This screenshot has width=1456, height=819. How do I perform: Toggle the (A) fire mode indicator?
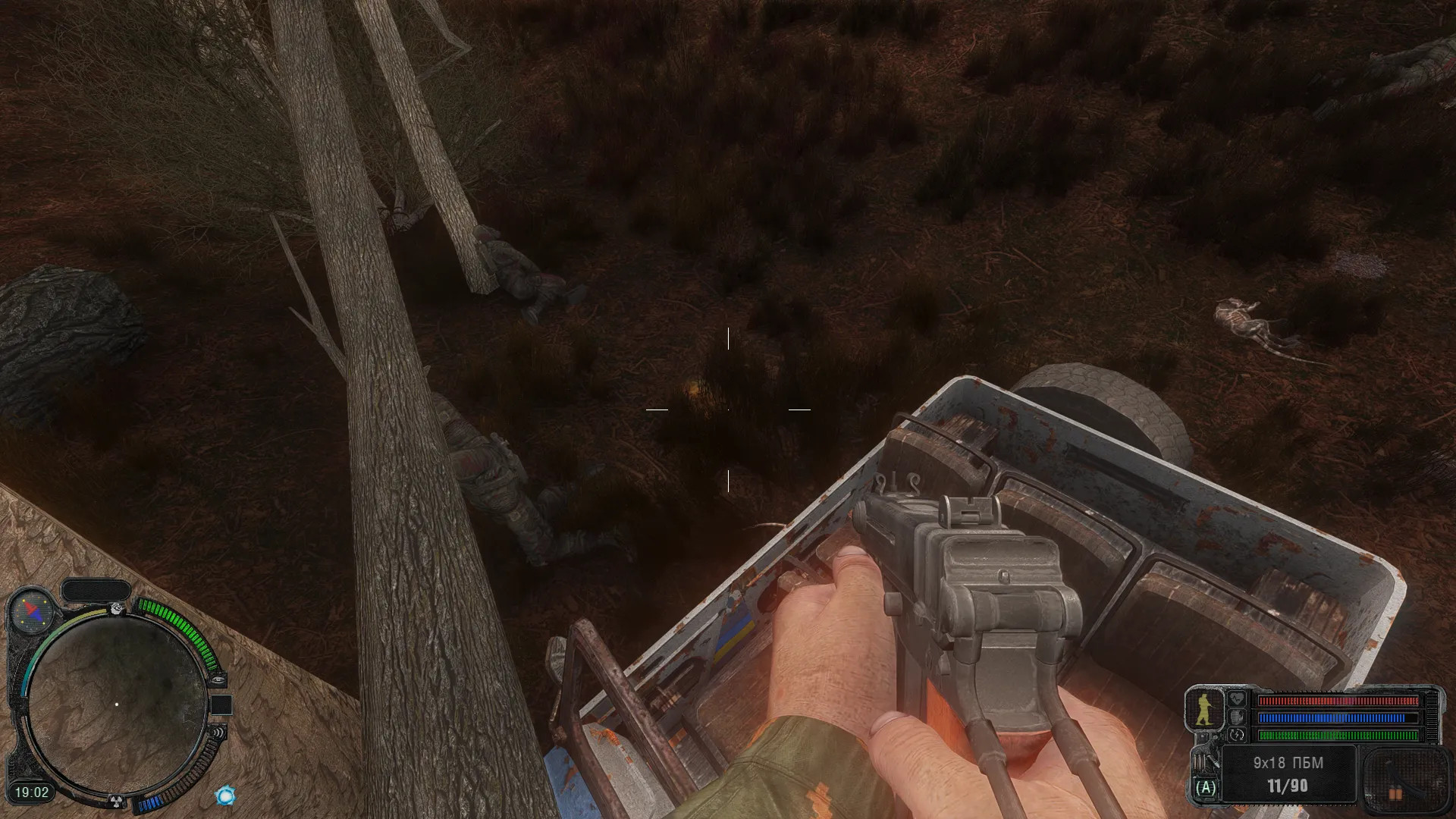[x=1205, y=787]
